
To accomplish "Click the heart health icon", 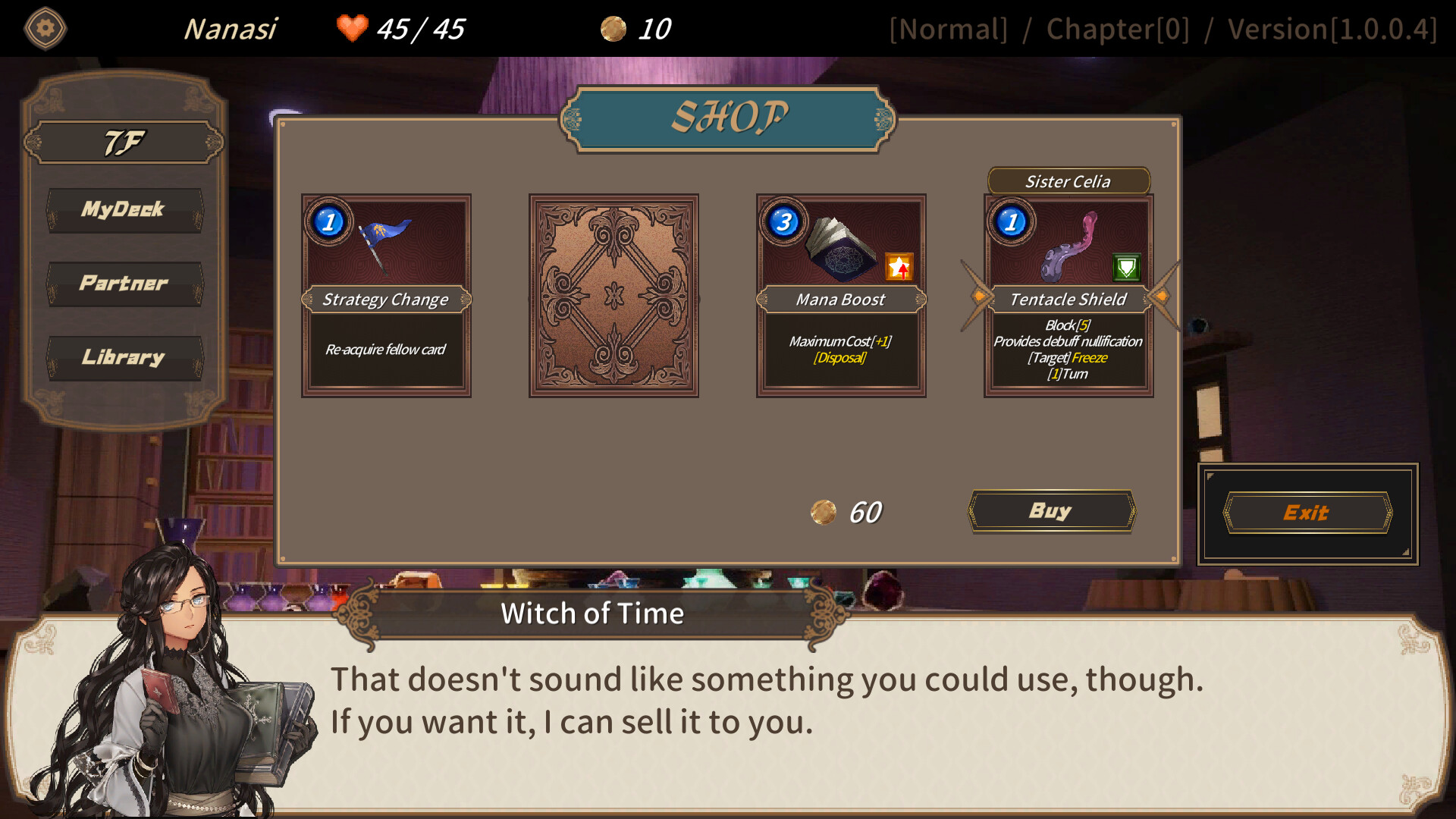I will pos(352,29).
